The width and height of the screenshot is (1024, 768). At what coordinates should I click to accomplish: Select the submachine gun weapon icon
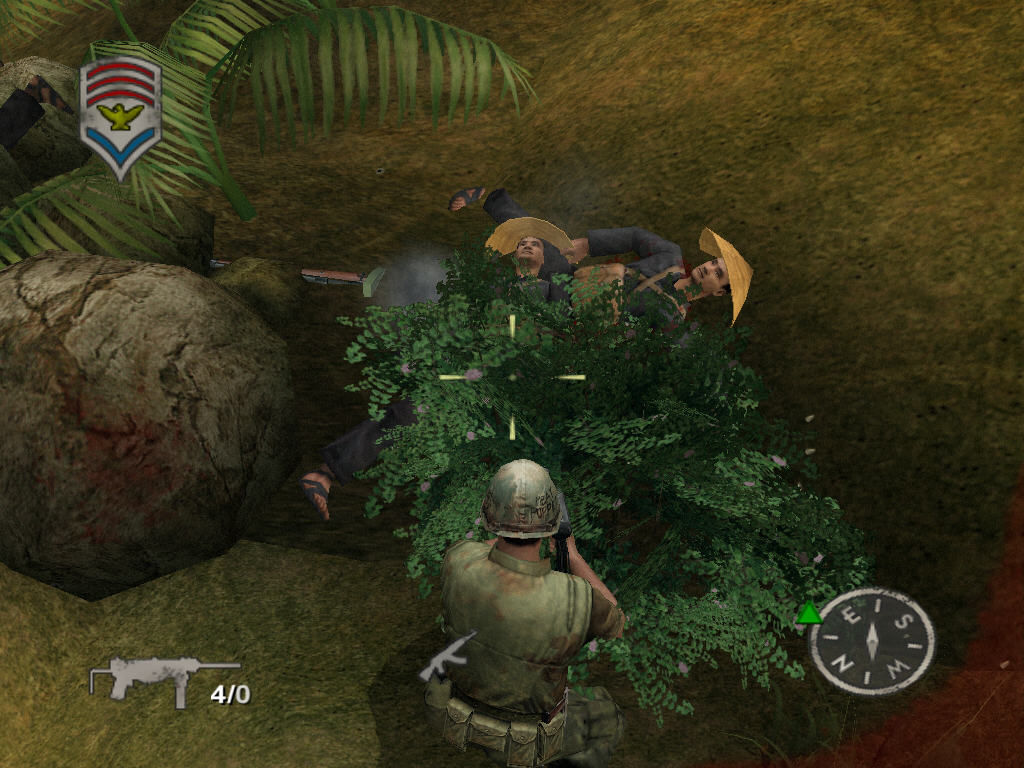163,678
